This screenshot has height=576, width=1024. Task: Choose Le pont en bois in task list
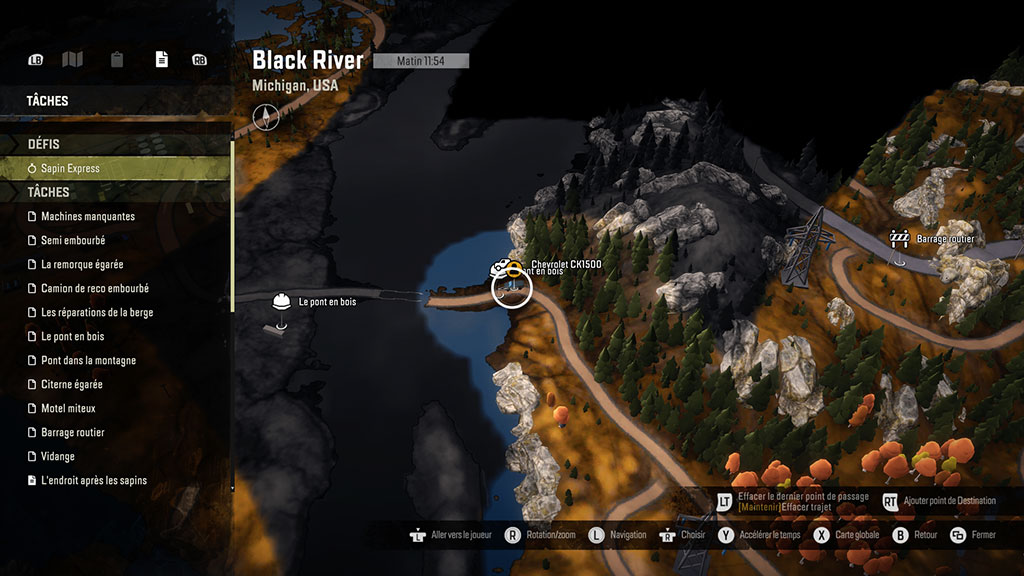coord(72,337)
